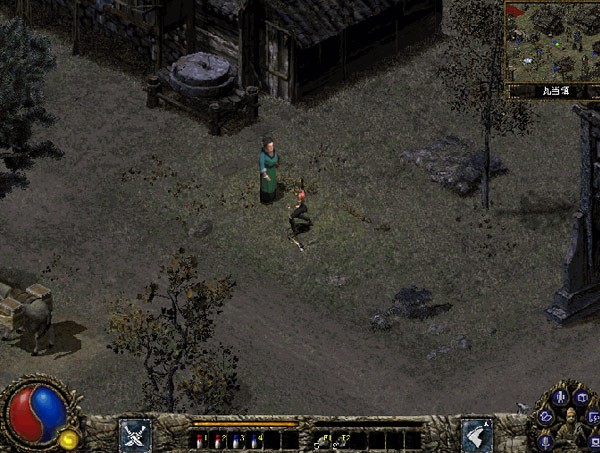Use the first red potion in belt
The image size is (600, 453).
coord(199,439)
